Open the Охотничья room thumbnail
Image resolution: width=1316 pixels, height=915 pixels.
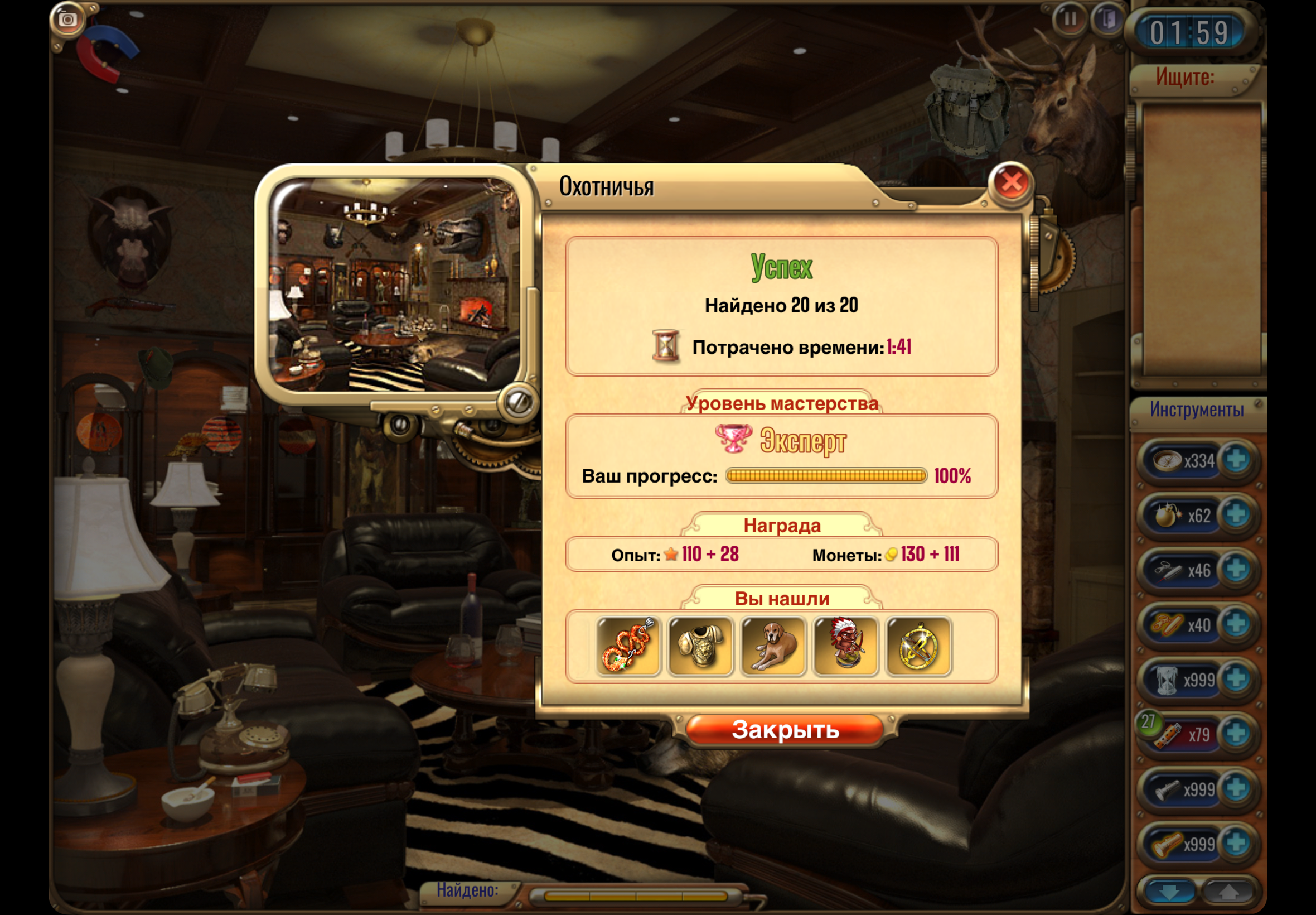pos(395,285)
